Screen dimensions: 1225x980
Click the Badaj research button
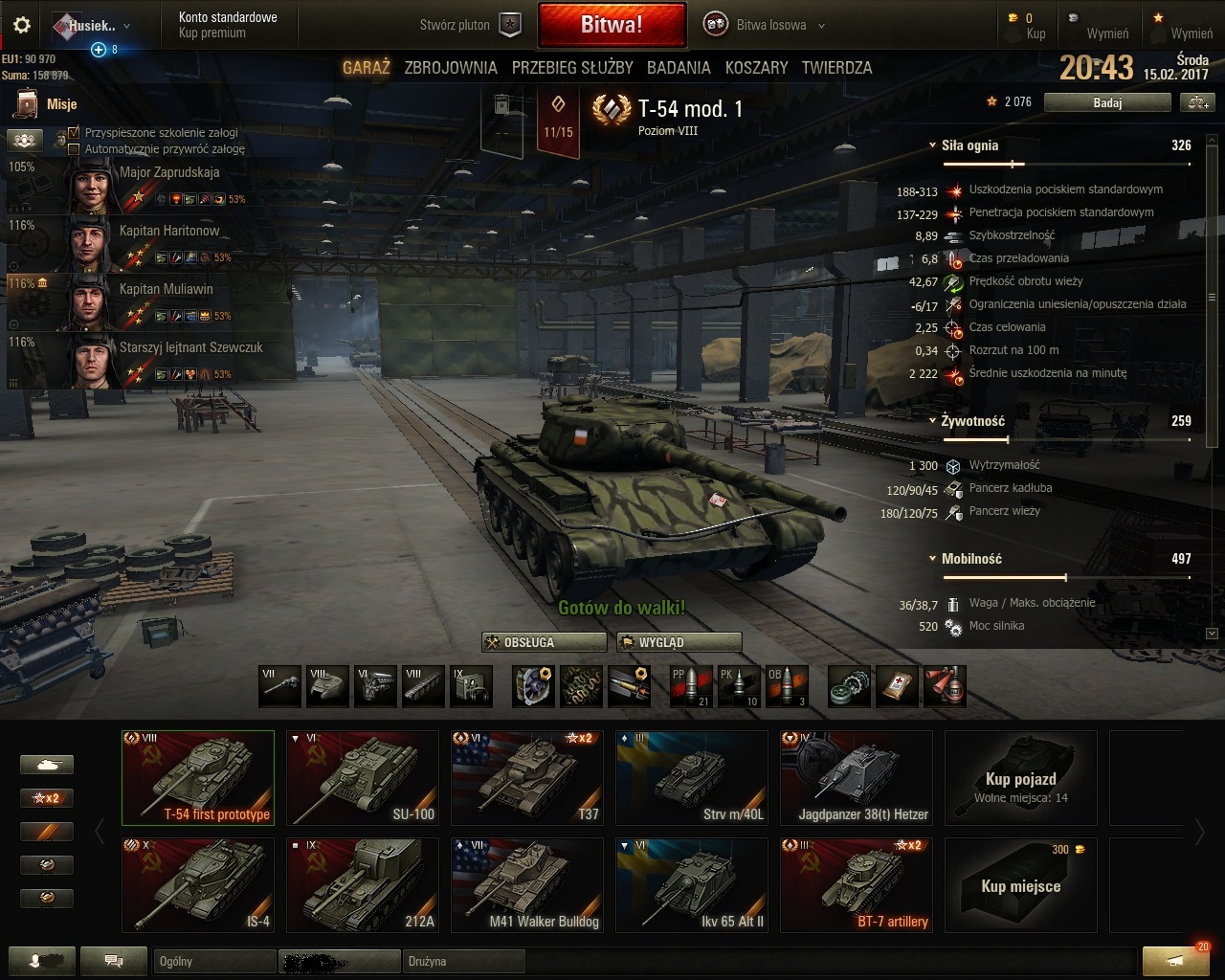(1107, 102)
